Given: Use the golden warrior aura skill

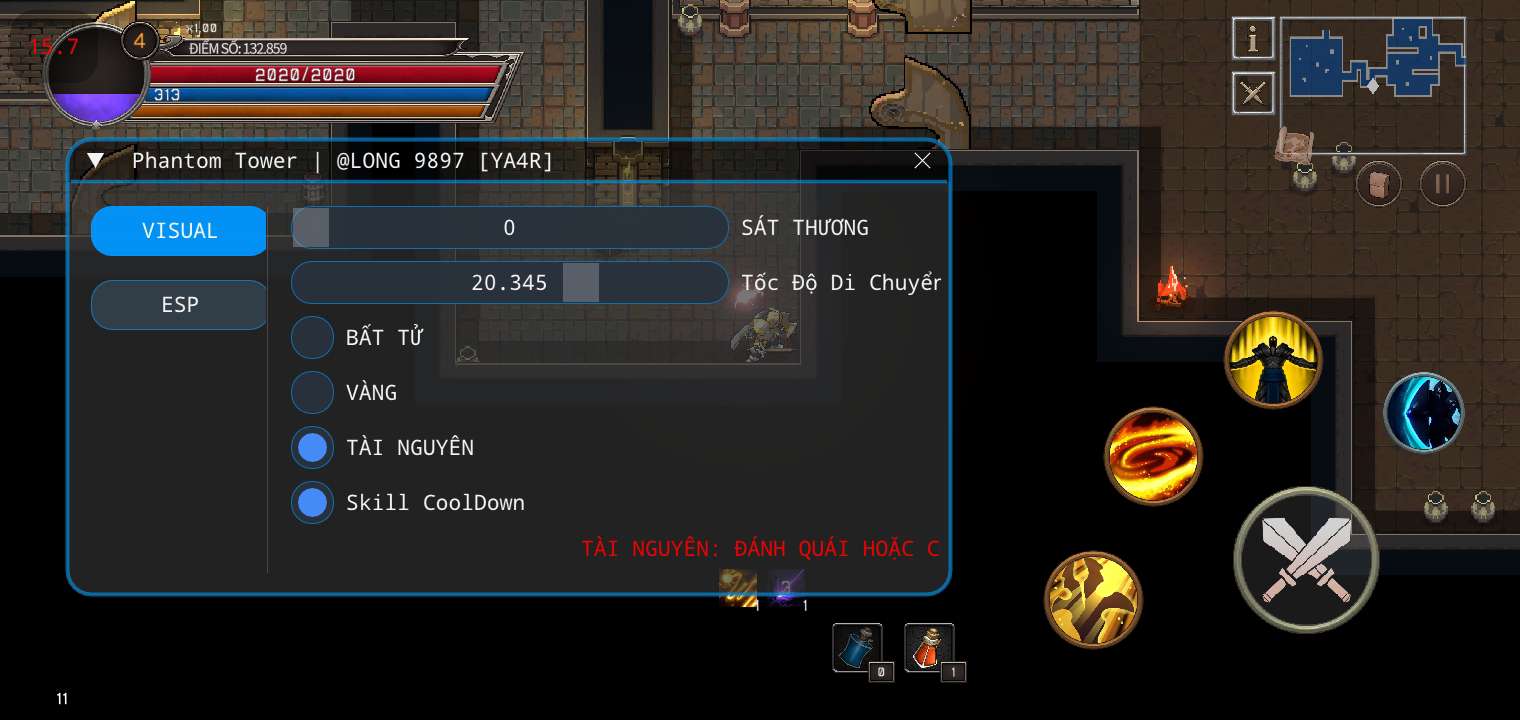Looking at the screenshot, I should (x=1273, y=359).
